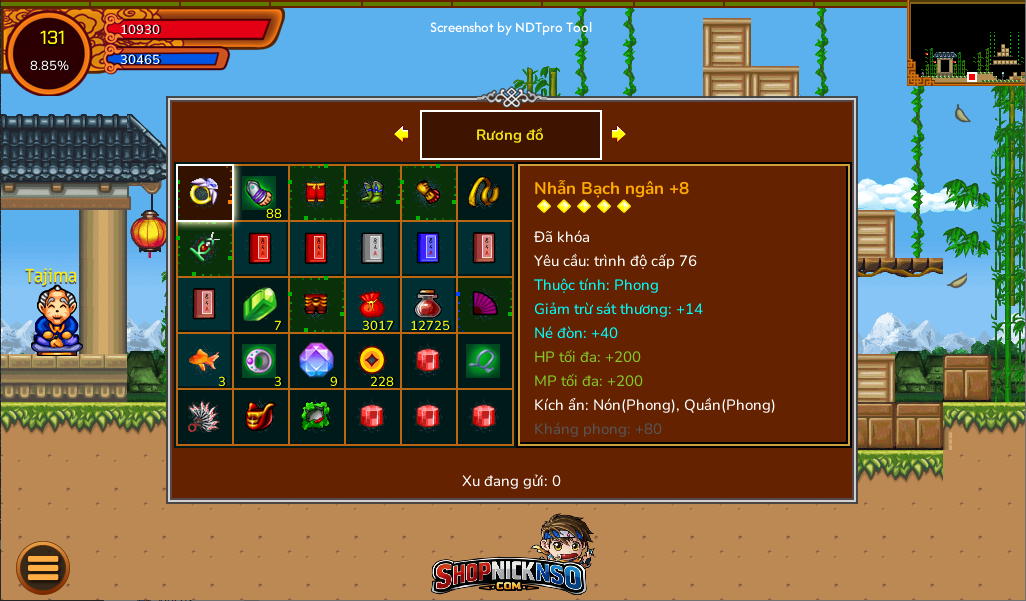1026x601 pixels.
Task: Select the goldfish item slot
Action: (x=204, y=361)
